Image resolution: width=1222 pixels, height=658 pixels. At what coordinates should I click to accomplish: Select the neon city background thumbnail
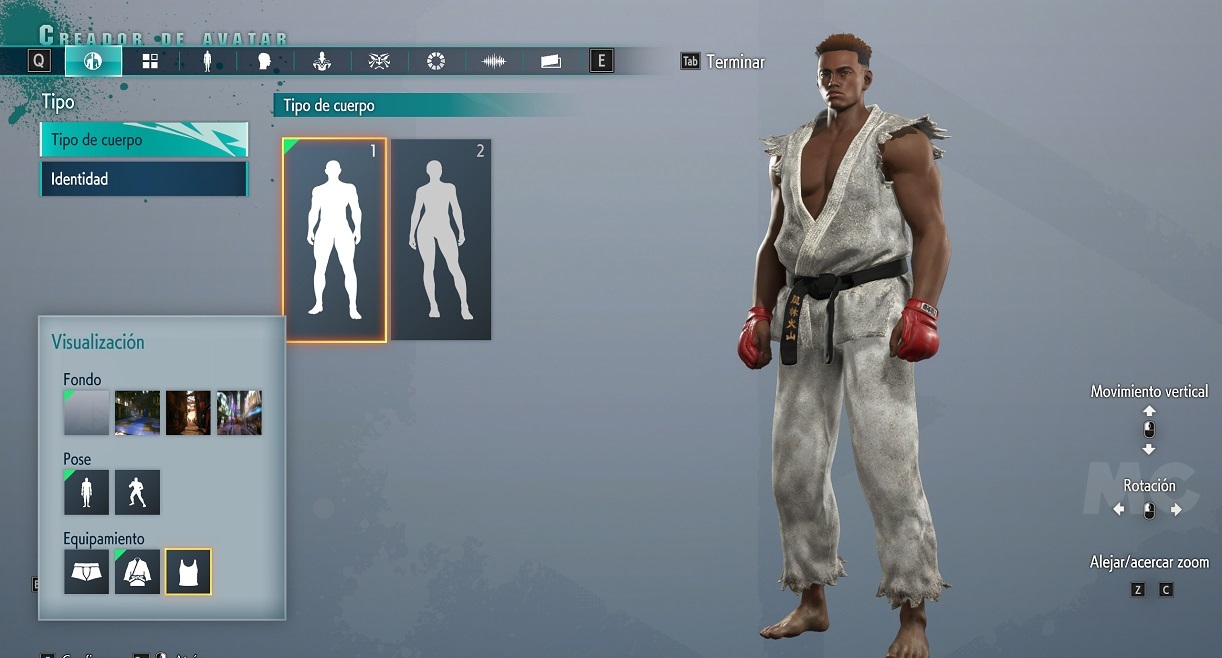tap(239, 412)
